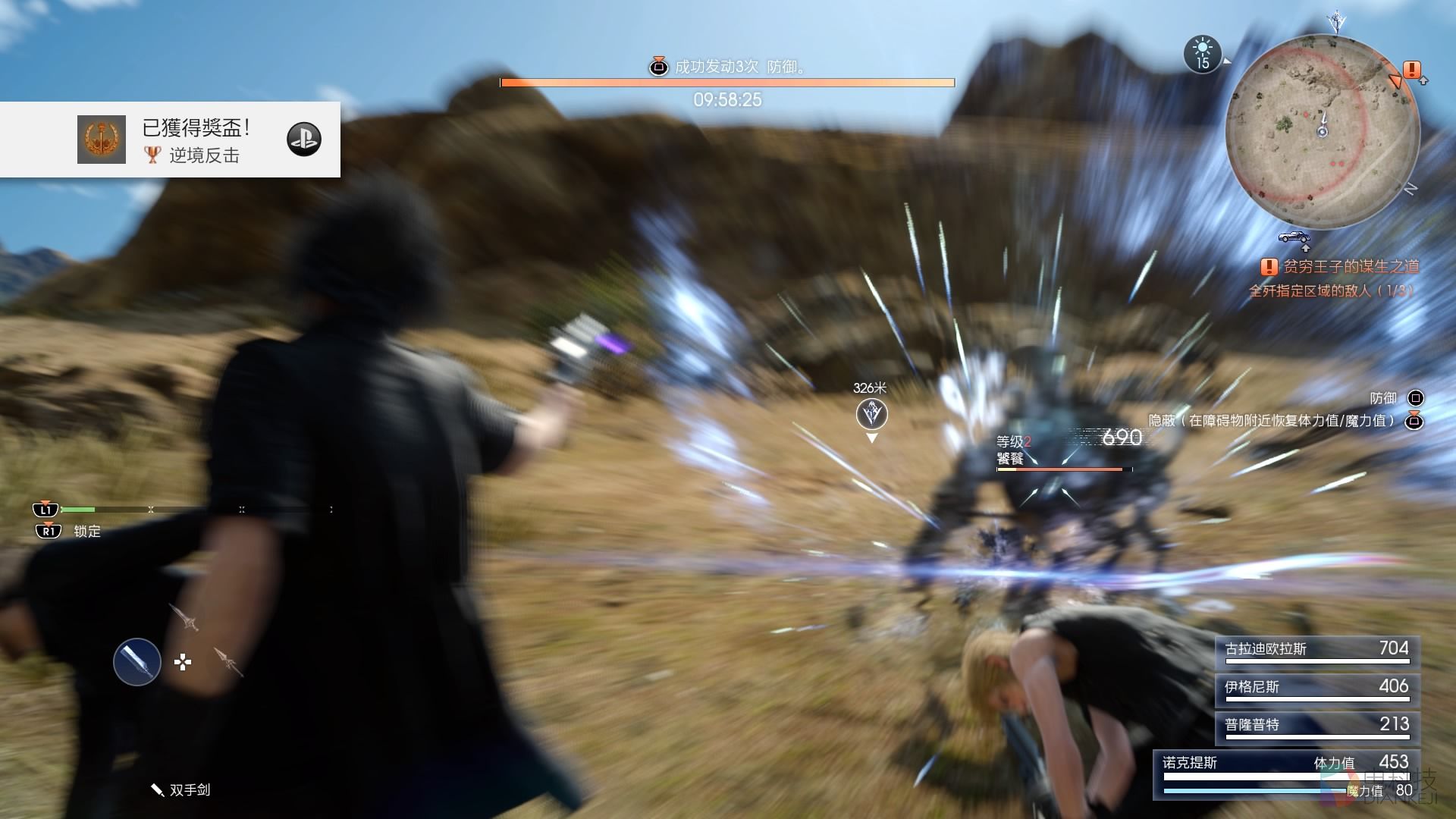The image size is (1456, 819).
Task: Select the trophy earned notification
Action: (x=170, y=140)
